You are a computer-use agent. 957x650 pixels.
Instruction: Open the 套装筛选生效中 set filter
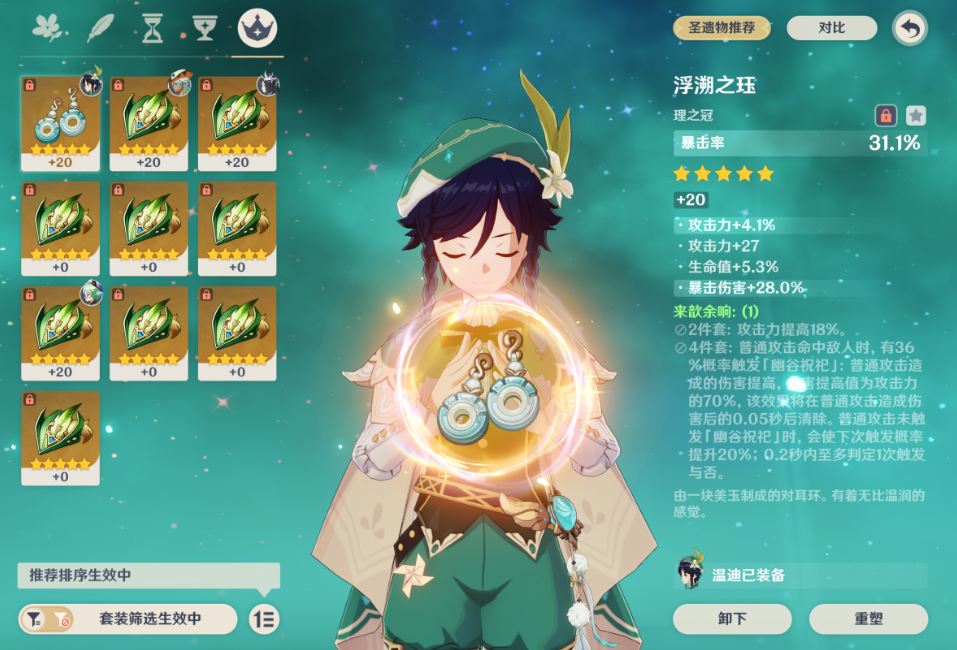[x=128, y=619]
